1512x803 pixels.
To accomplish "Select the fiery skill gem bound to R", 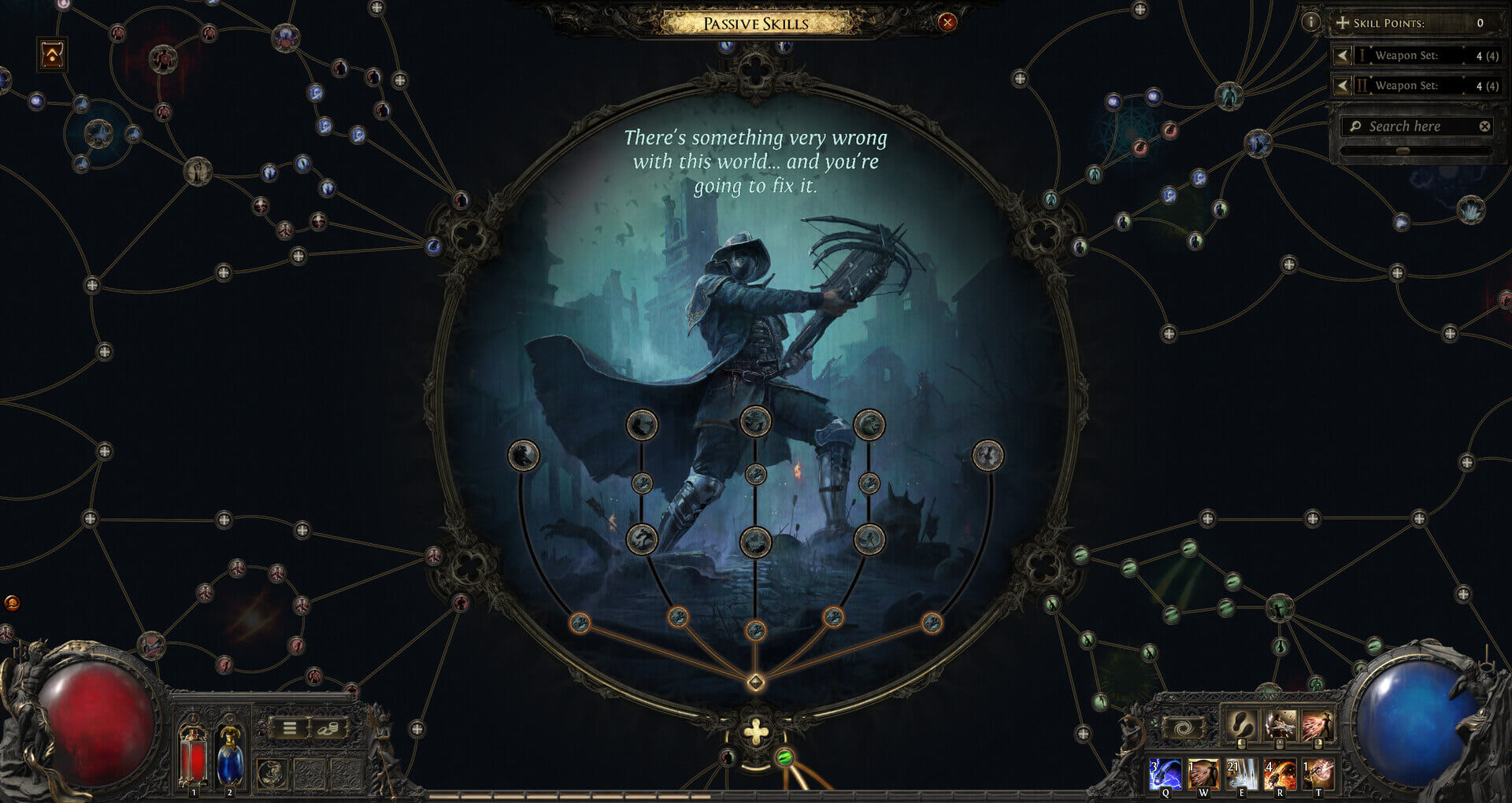I will pyautogui.click(x=1280, y=774).
